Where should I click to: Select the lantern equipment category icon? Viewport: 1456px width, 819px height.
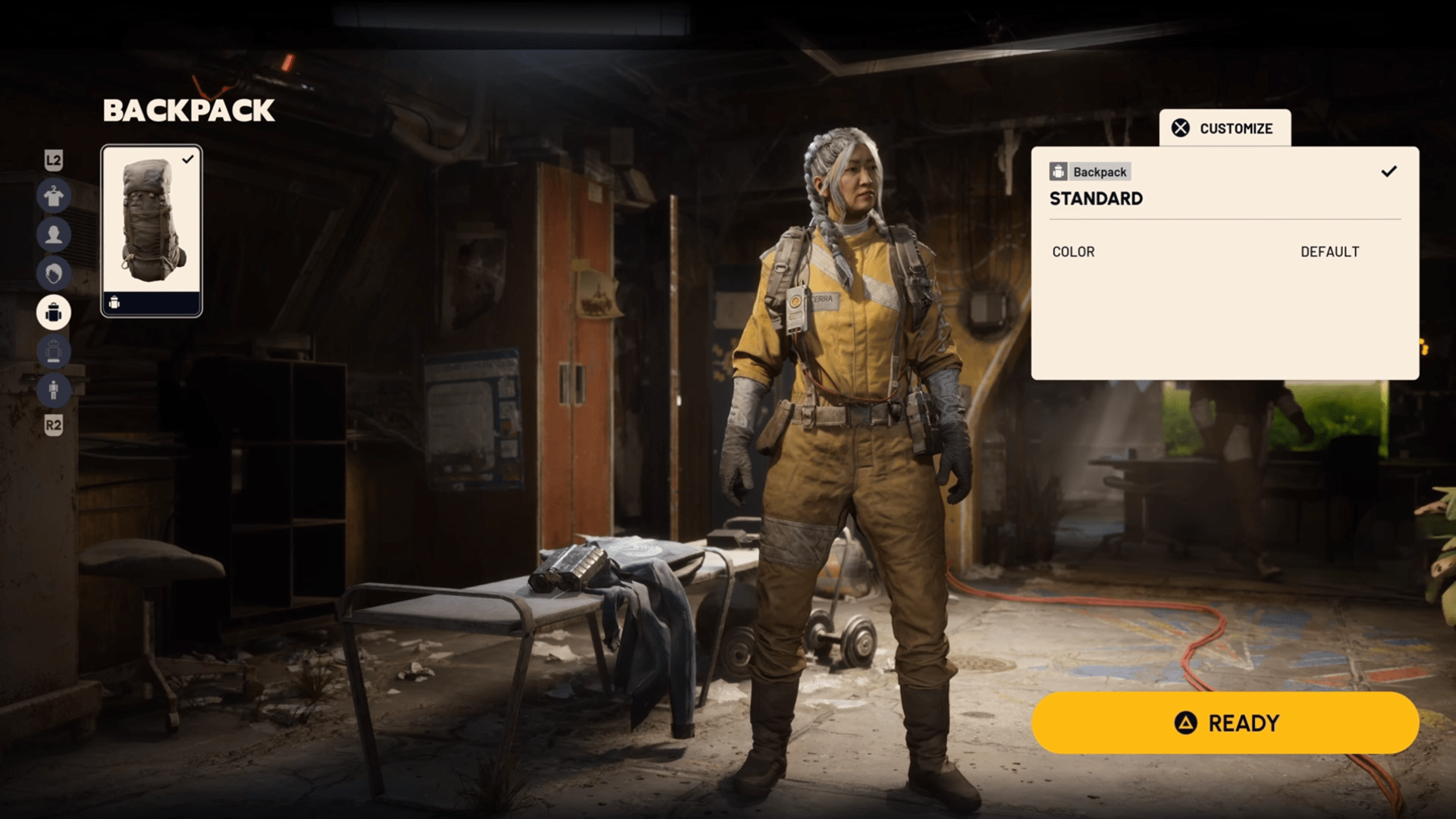(54, 352)
